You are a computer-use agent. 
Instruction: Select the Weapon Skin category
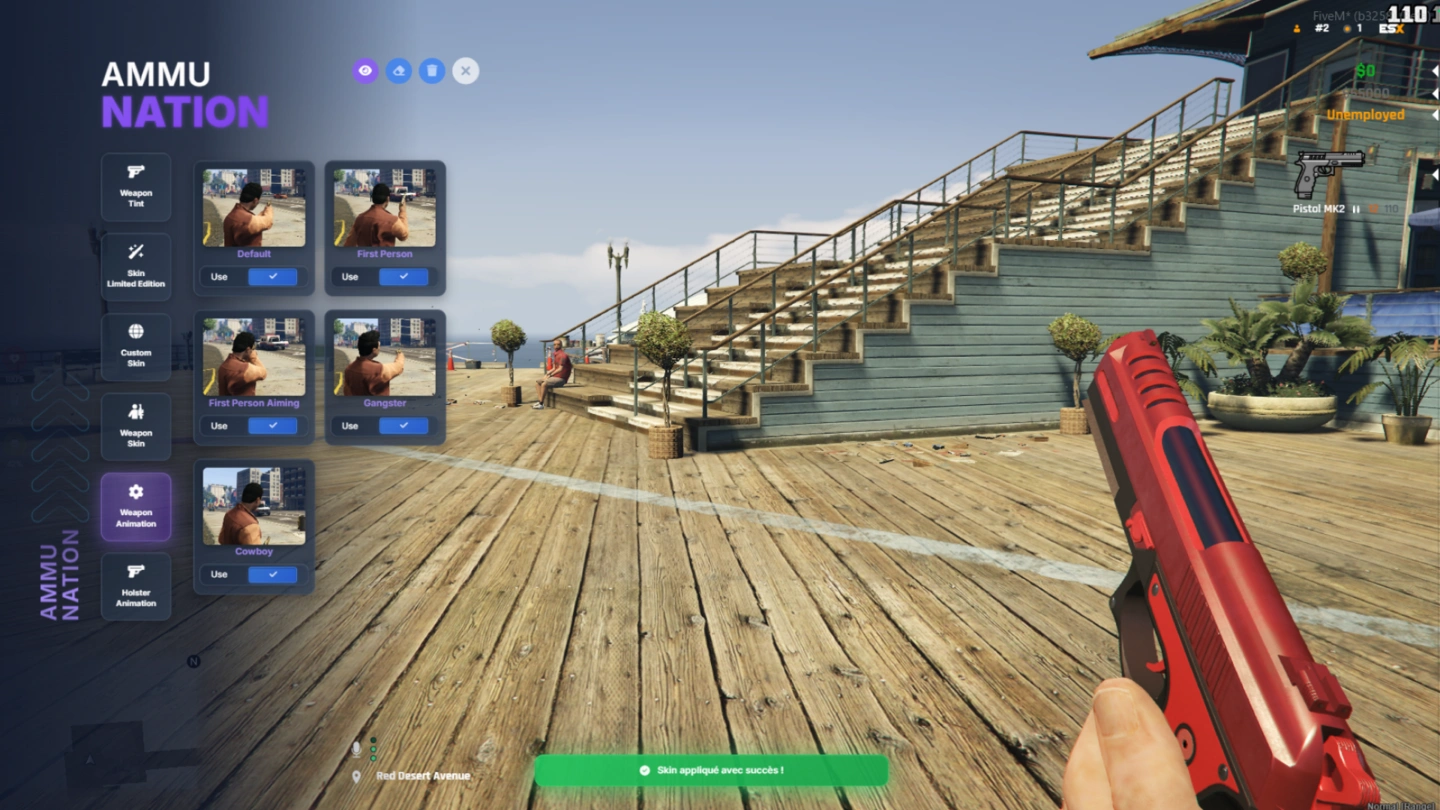tap(136, 427)
